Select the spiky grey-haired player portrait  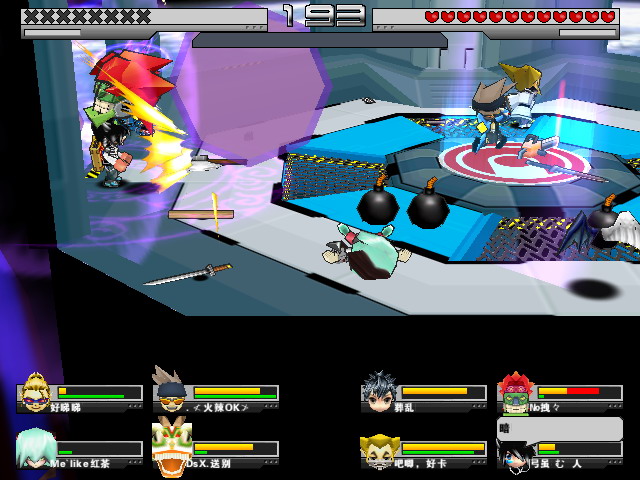378,391
